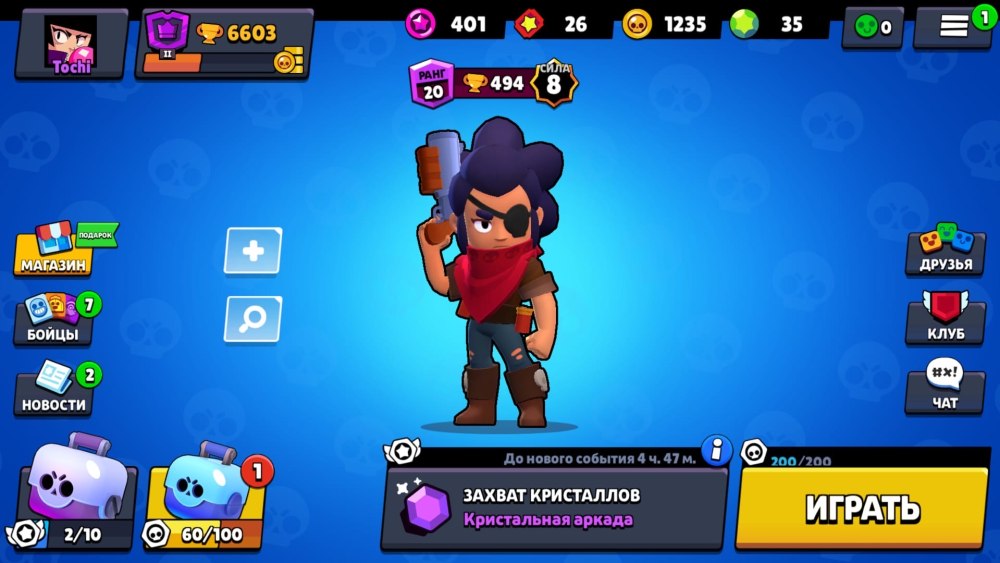Open the БОЙЦЫ brawlers menu
Viewport: 1000px width, 563px height.
click(x=55, y=320)
